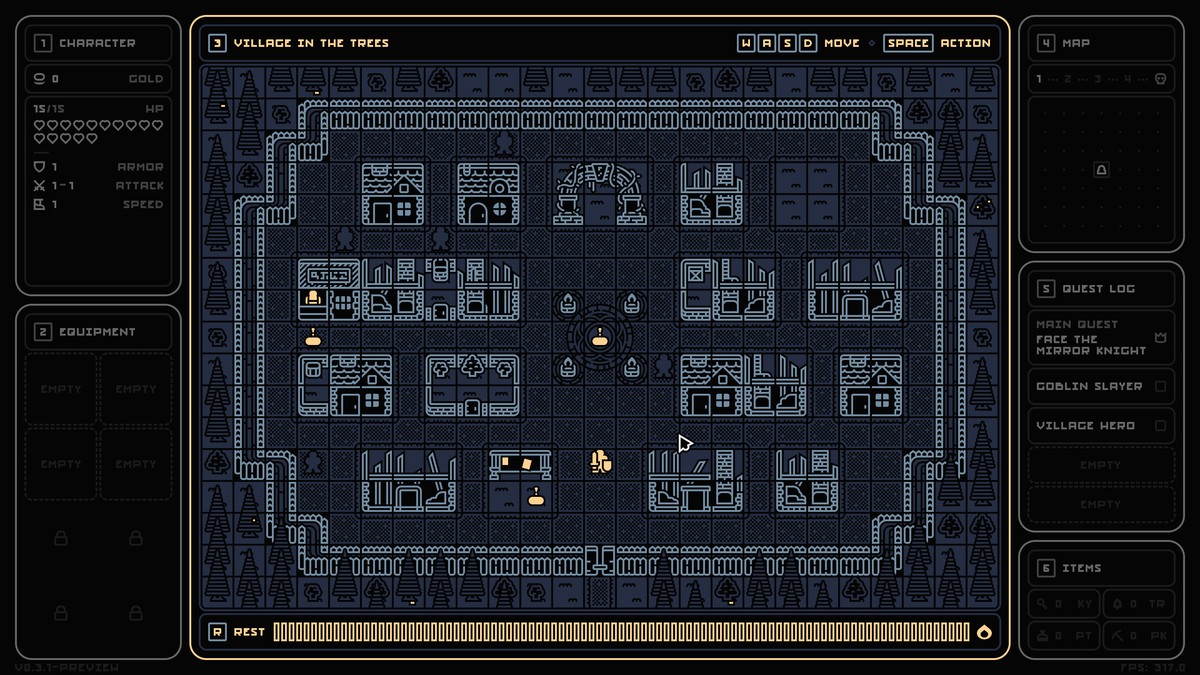Click the flame icon beside the rest bar

985,631
